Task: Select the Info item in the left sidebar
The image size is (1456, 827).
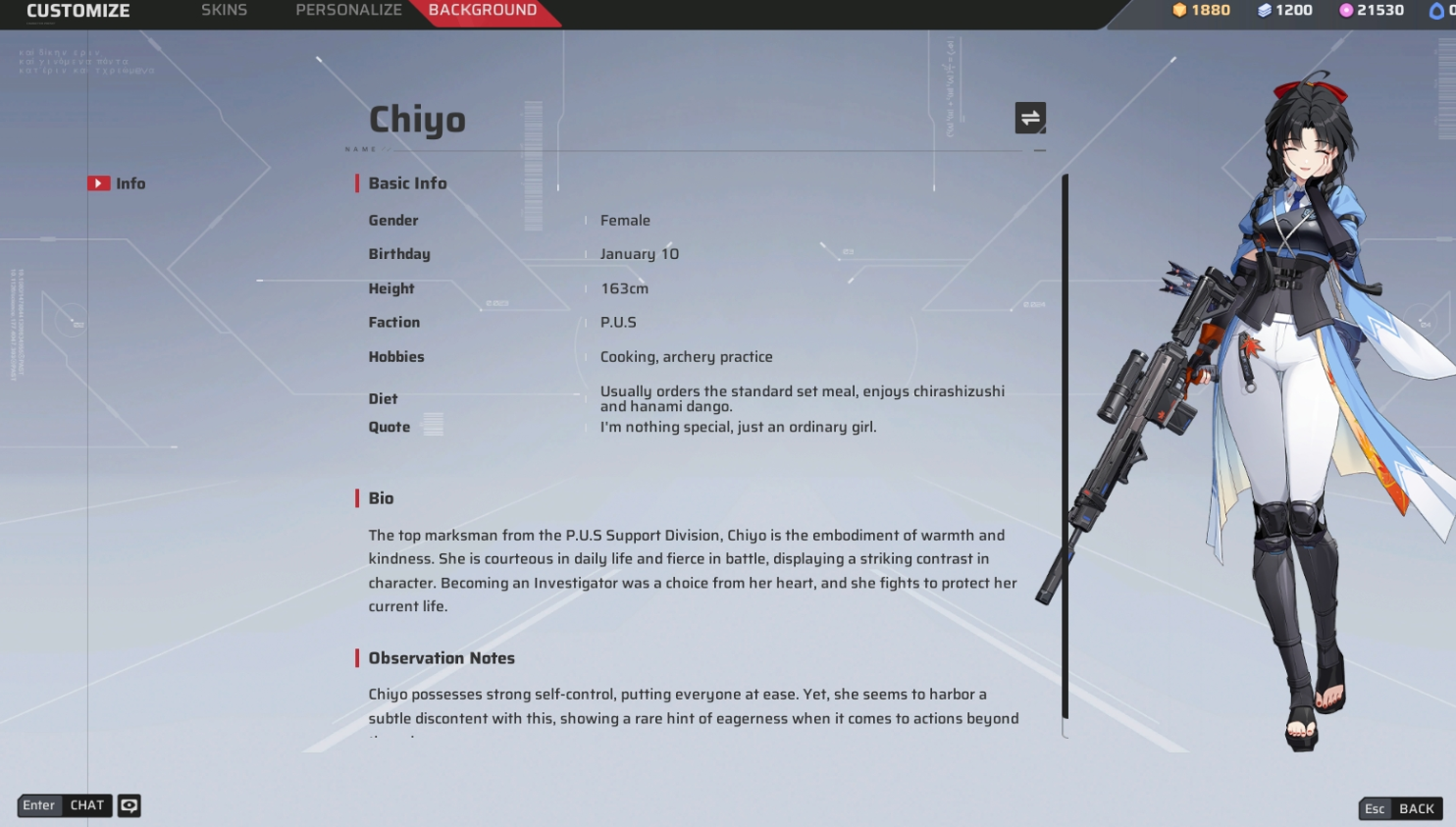Action: [x=130, y=182]
